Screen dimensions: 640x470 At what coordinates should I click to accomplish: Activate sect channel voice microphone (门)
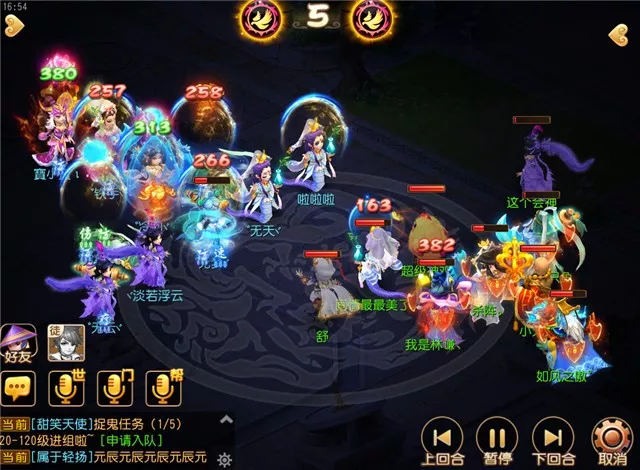click(115, 387)
